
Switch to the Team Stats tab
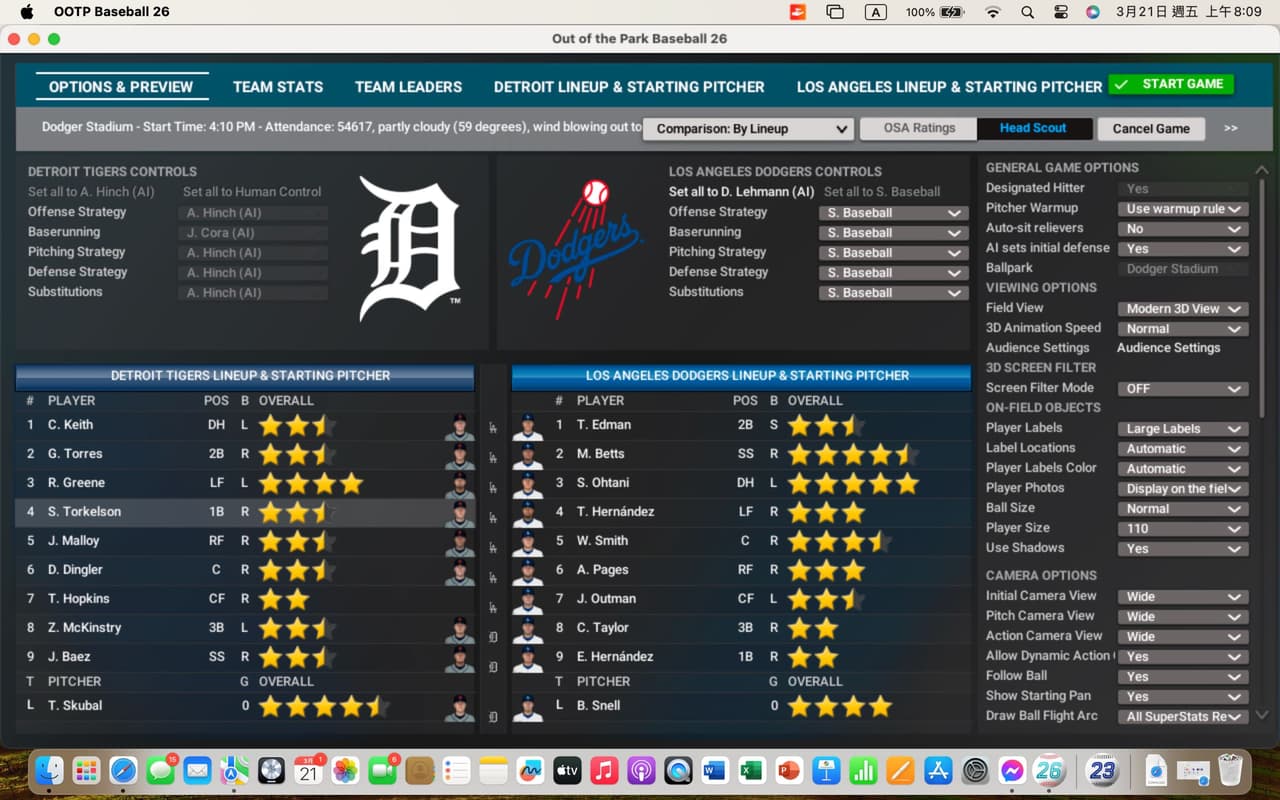pyautogui.click(x=278, y=87)
